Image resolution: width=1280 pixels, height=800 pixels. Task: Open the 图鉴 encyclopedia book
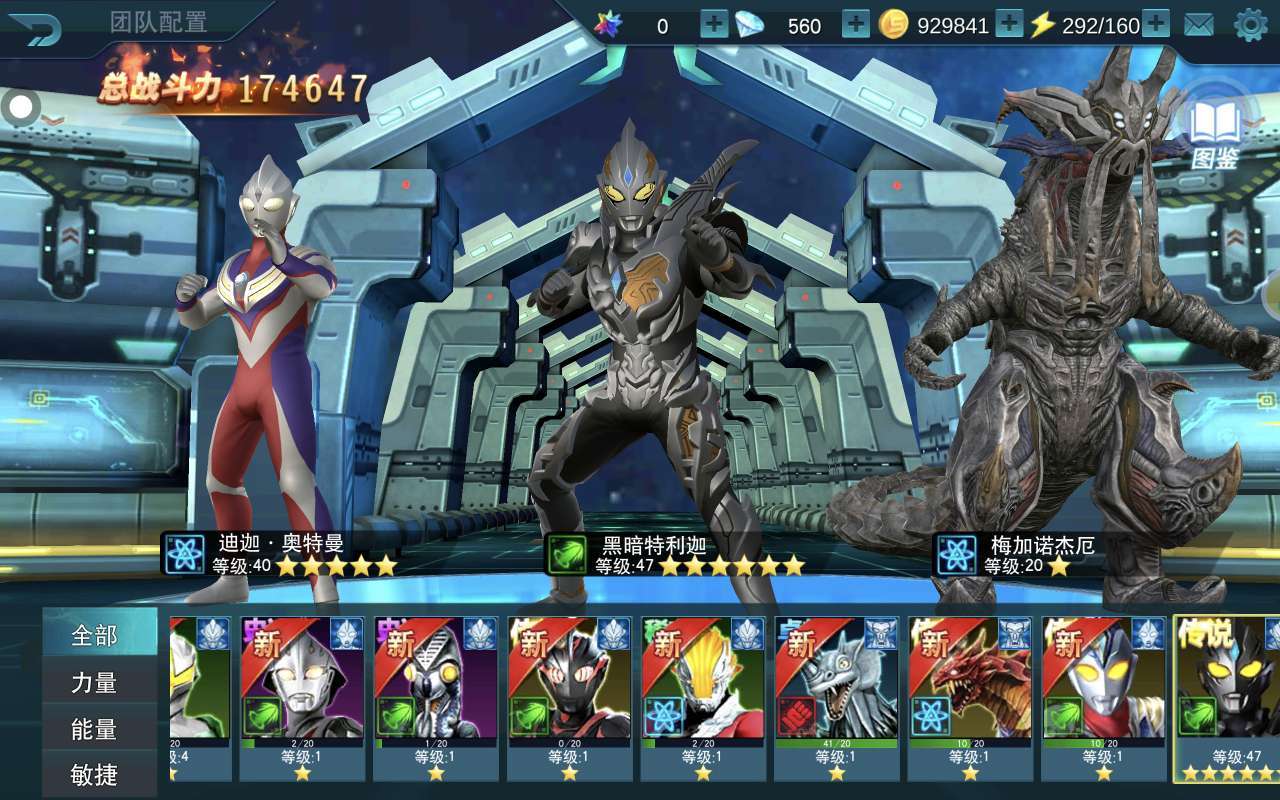[x=1215, y=135]
